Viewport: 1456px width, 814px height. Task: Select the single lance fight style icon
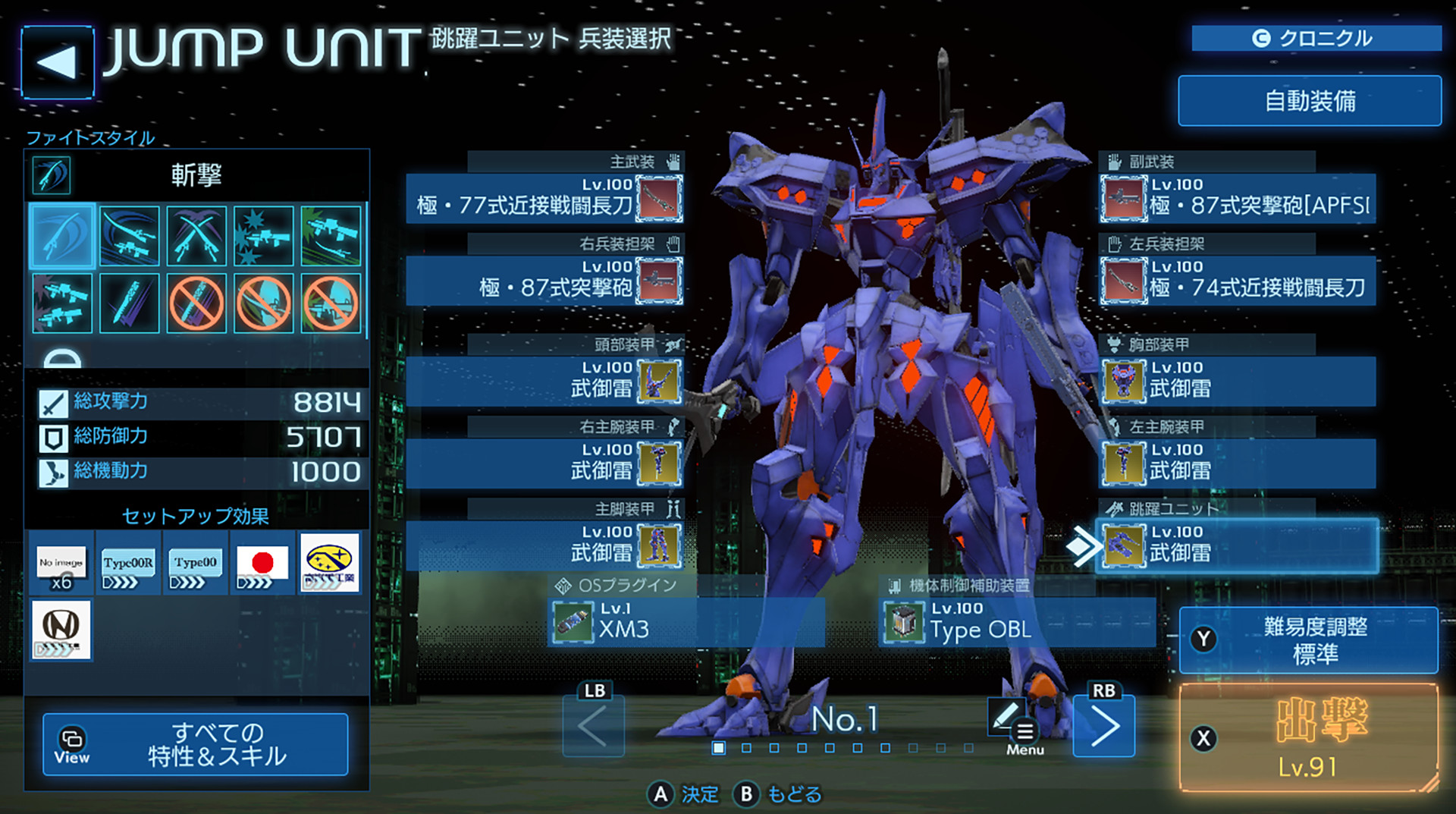[129, 303]
